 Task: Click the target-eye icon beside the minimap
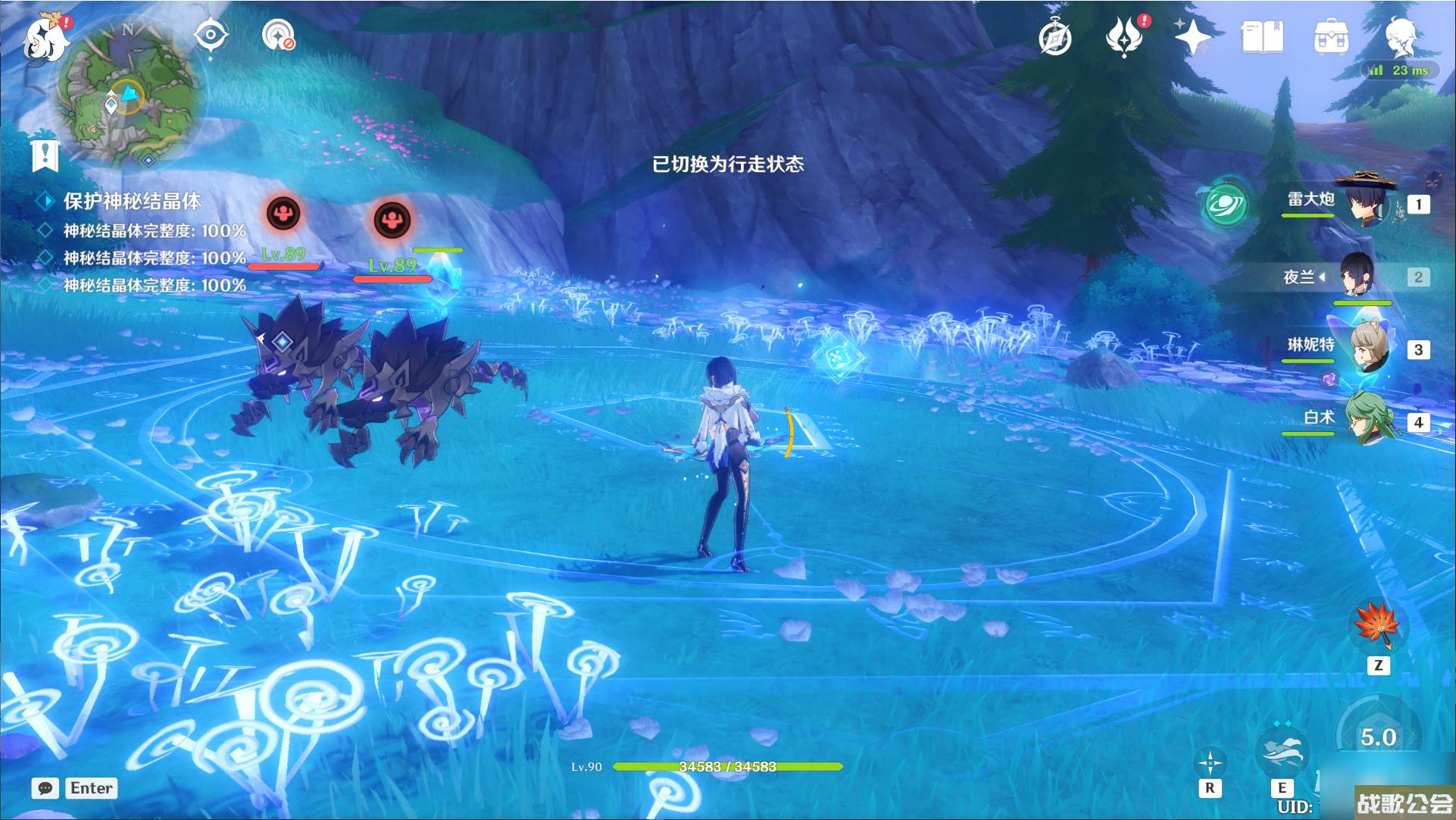click(x=211, y=35)
